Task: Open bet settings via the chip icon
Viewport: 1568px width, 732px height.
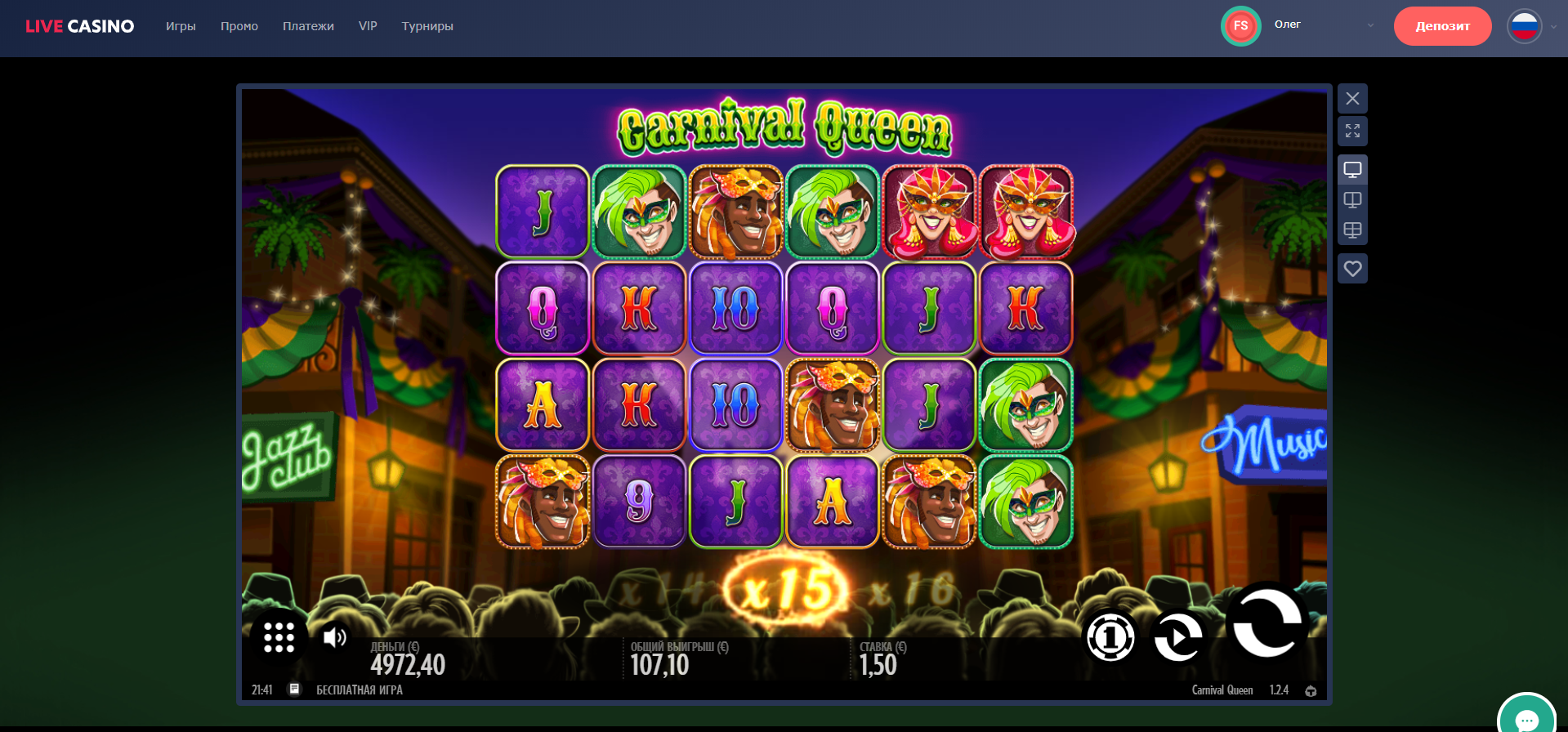Action: tap(1110, 637)
